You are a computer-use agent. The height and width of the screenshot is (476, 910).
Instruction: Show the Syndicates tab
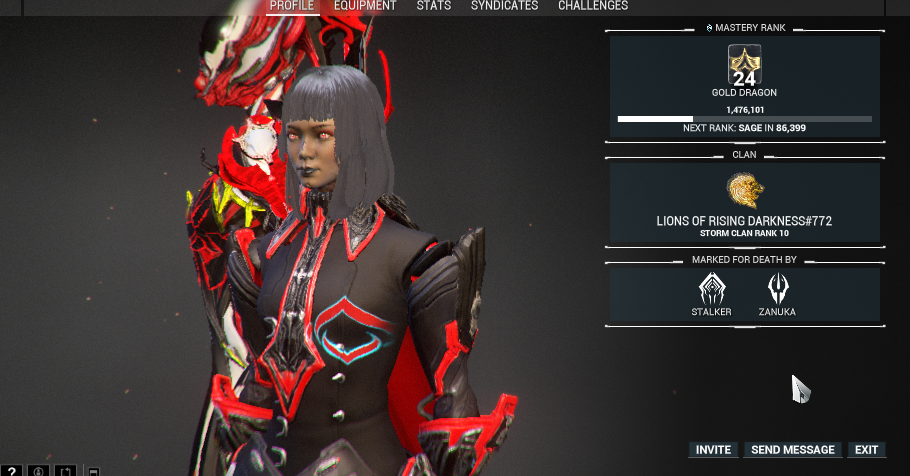coord(504,6)
